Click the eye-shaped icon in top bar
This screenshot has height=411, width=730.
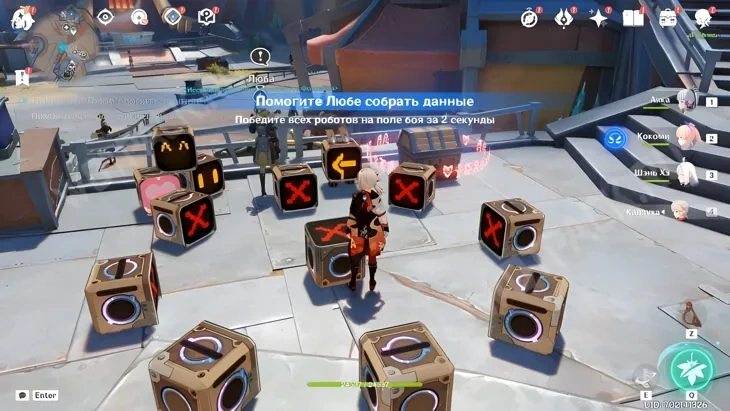tap(105, 17)
